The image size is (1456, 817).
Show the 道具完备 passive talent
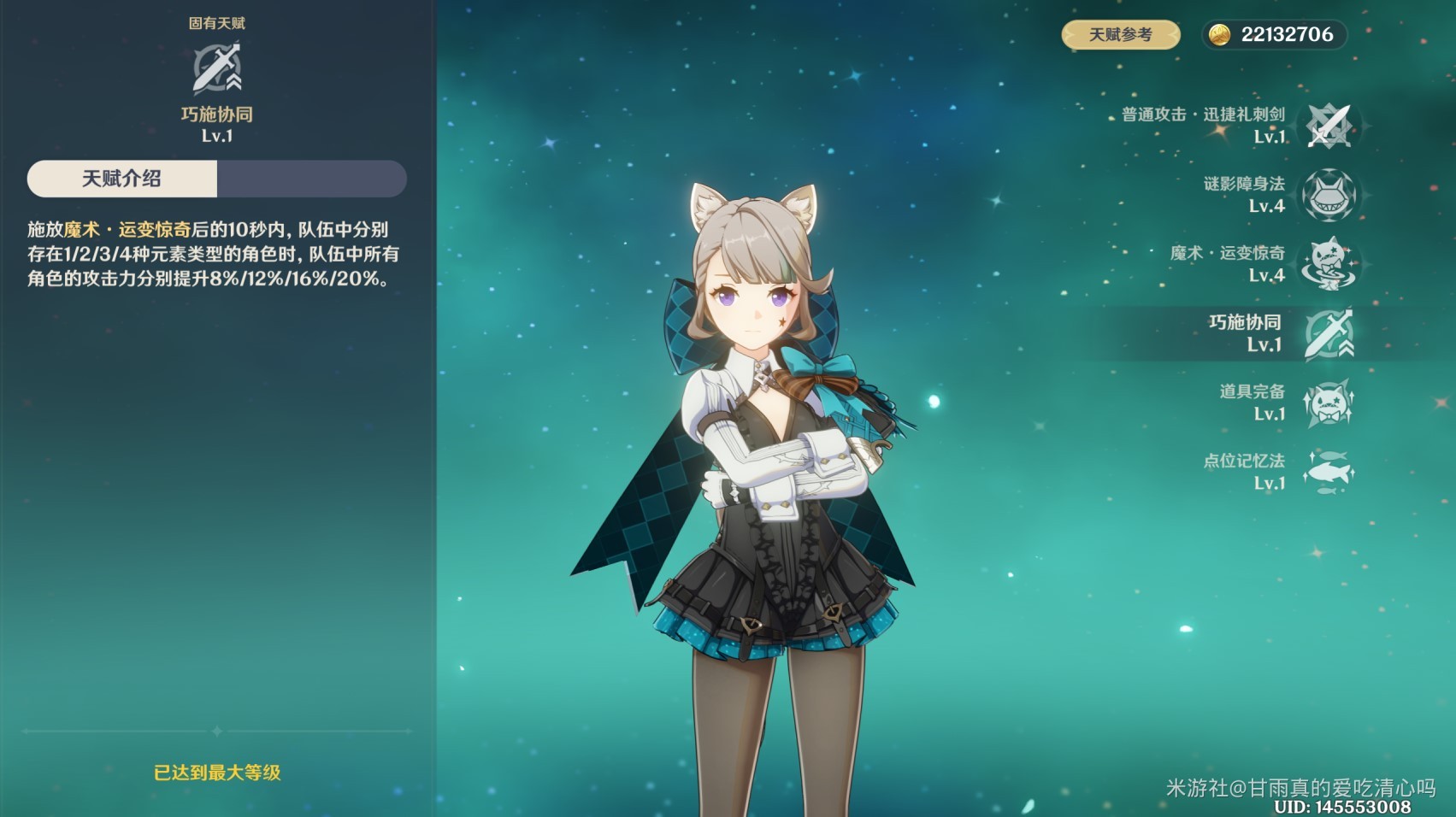click(1329, 403)
